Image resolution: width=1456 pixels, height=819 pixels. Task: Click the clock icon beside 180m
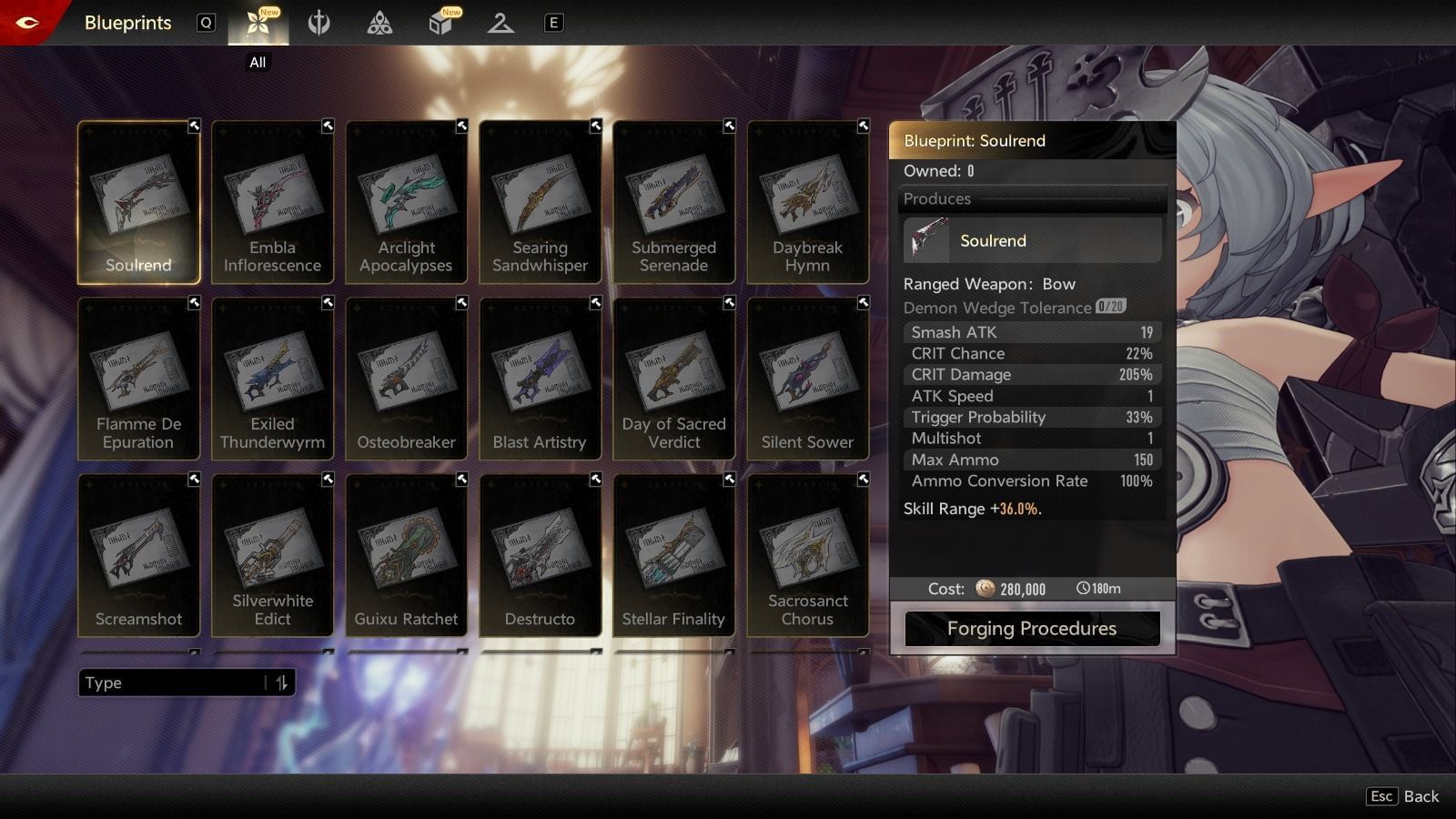pyautogui.click(x=1083, y=589)
